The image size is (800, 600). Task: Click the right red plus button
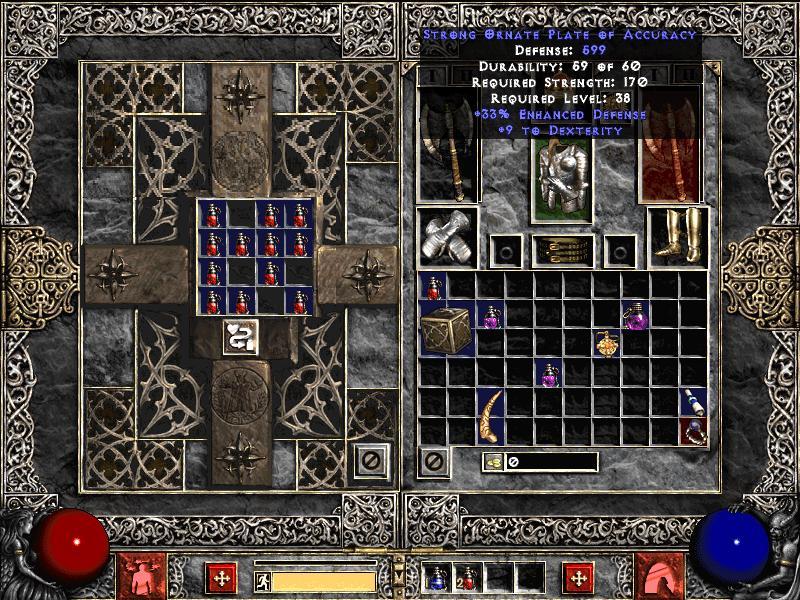[x=577, y=577]
